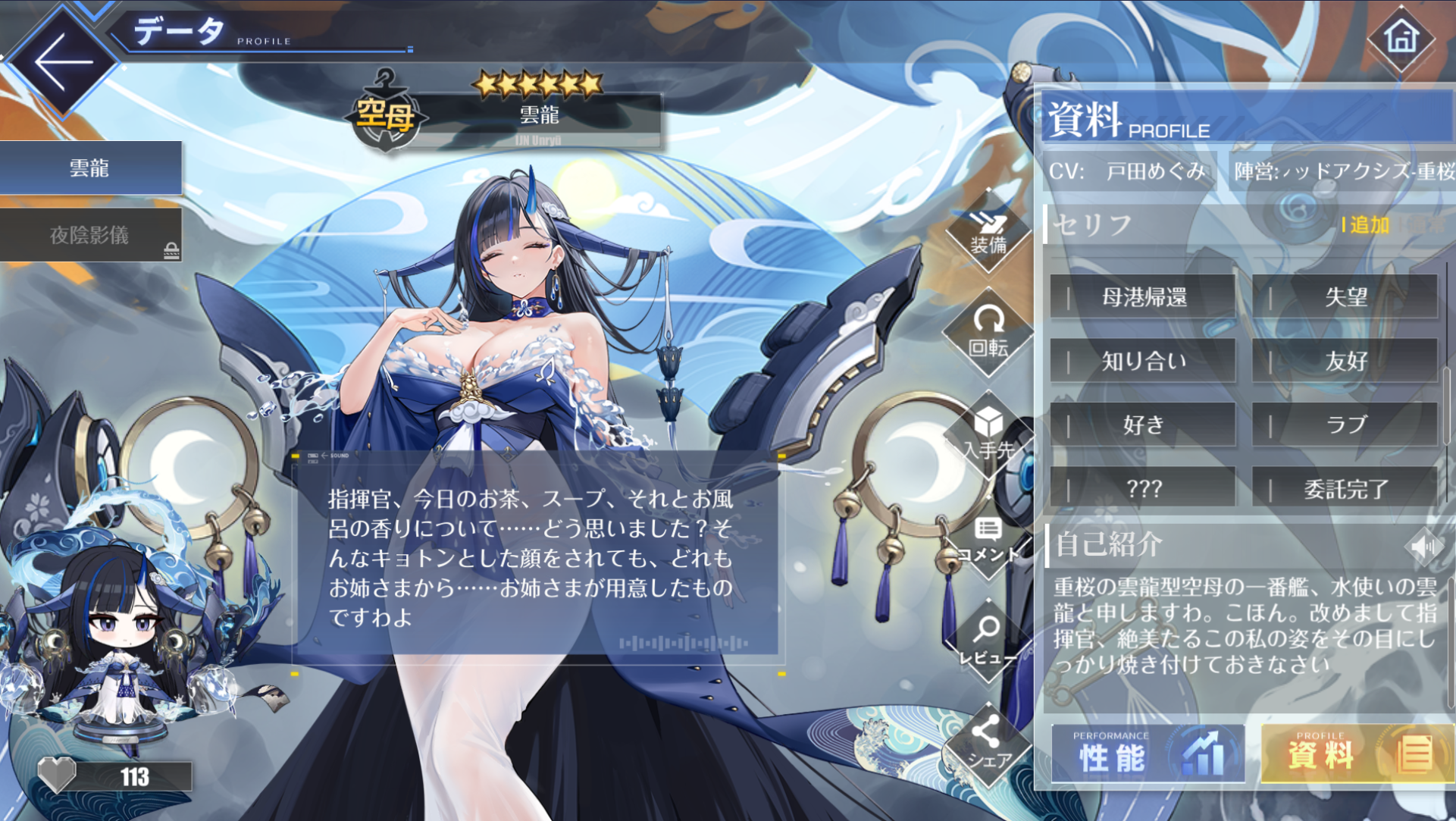Play the 委託完了 voice line
Viewport: 1456px width, 821px height.
1345,489
